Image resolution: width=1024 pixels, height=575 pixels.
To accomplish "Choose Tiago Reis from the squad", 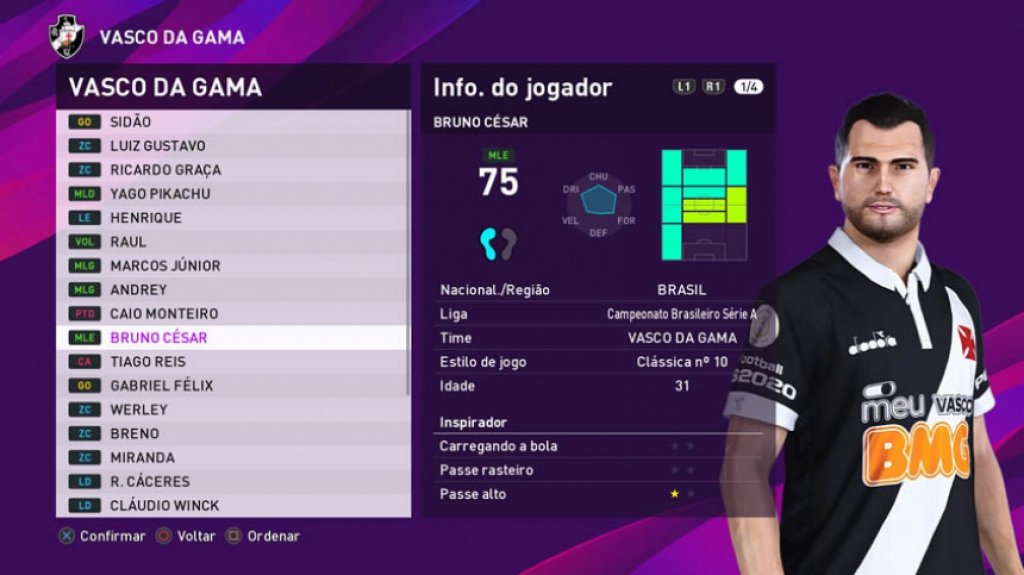I will click(232, 362).
